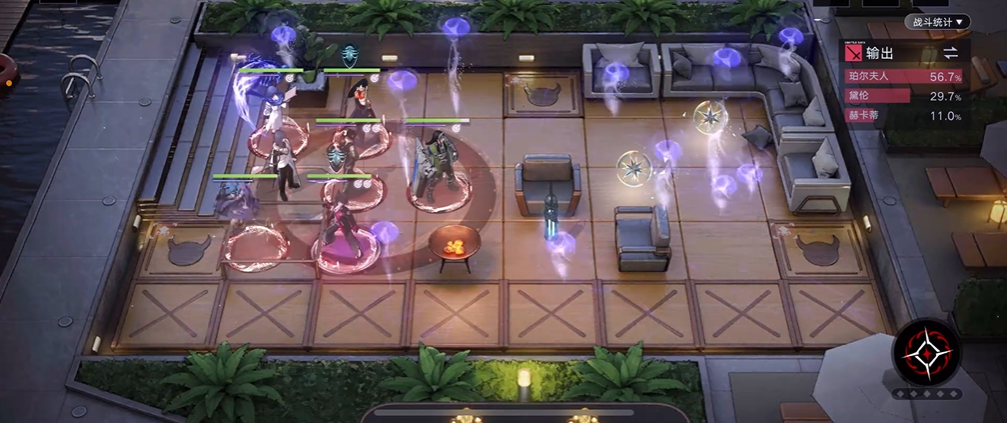Select the 赫卡蒂 damage row

pos(904,116)
